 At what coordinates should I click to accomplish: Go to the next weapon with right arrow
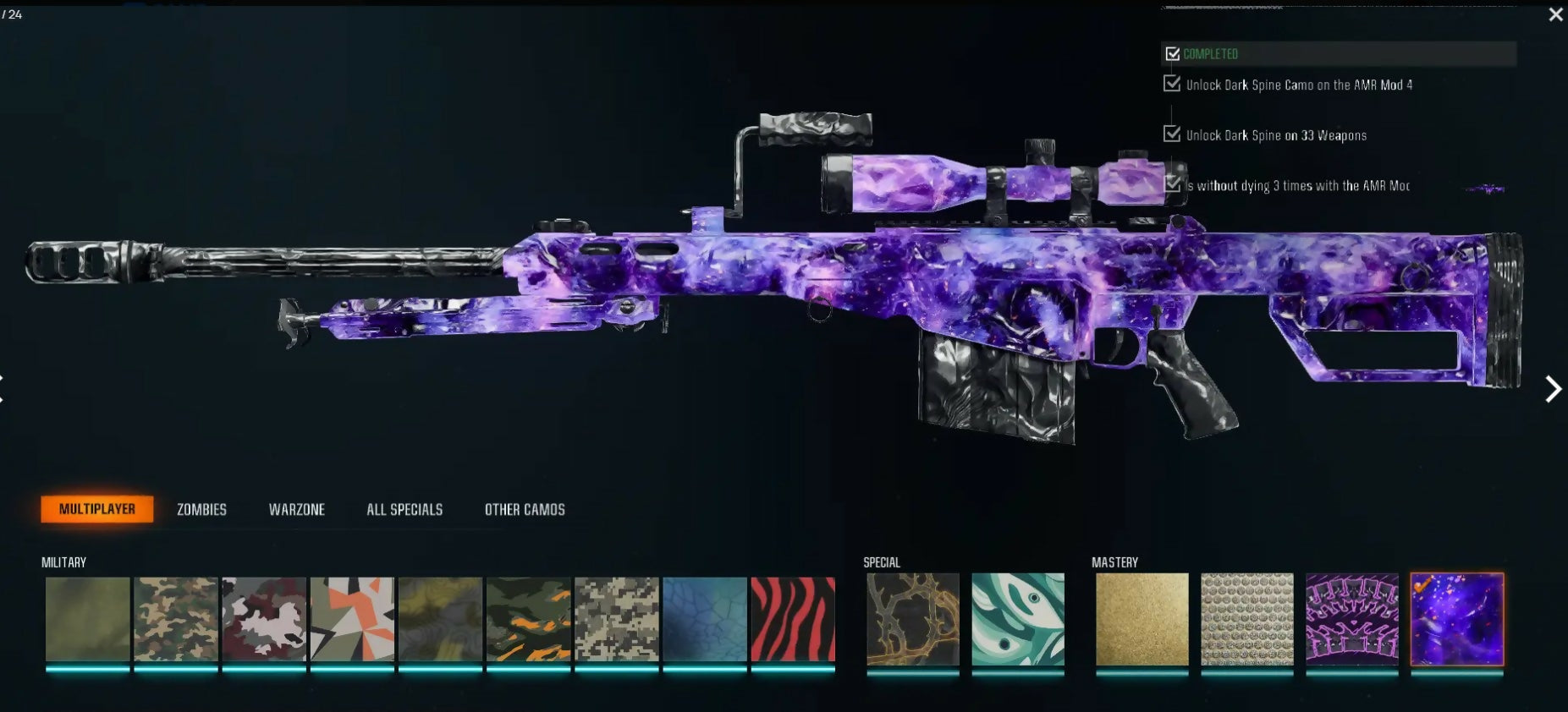pos(1553,389)
